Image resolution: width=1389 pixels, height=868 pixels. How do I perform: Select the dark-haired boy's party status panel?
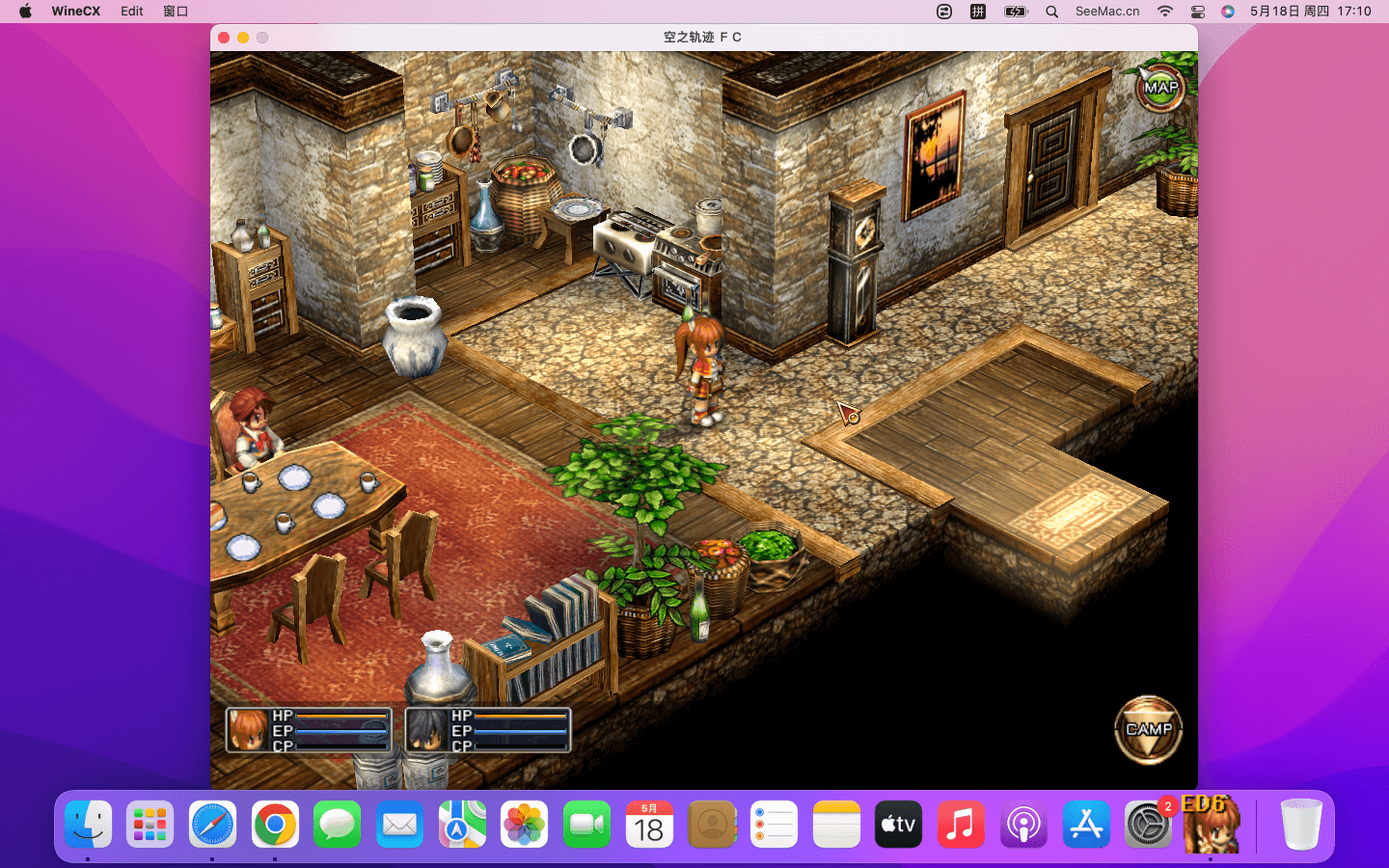click(488, 730)
